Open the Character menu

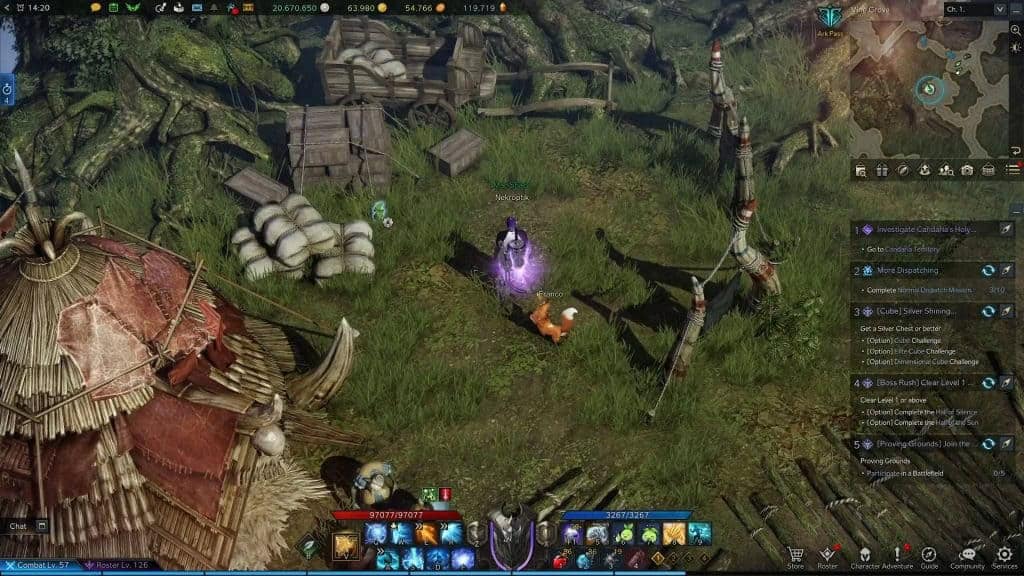coord(865,555)
